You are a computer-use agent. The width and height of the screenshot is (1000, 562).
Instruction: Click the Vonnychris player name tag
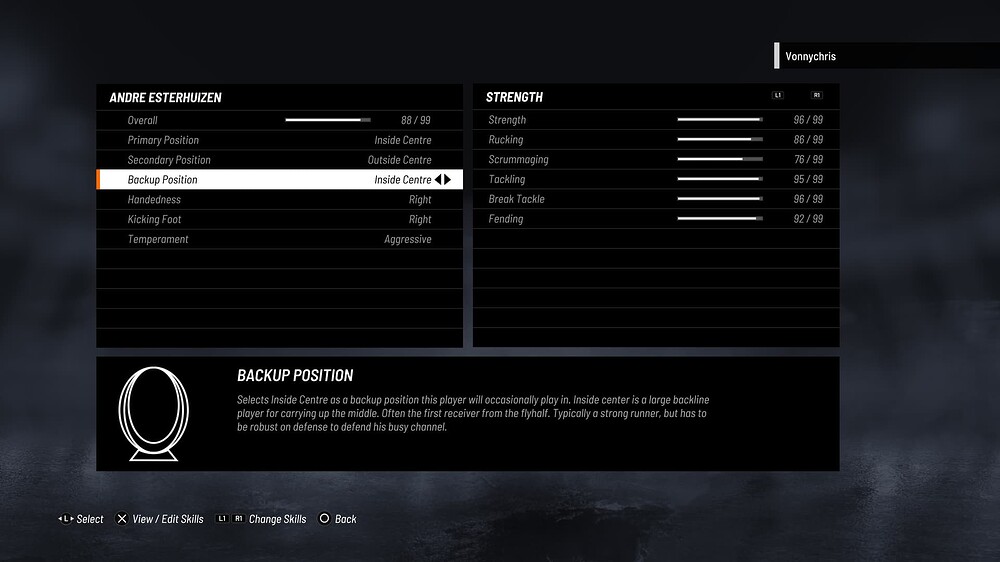tap(811, 57)
